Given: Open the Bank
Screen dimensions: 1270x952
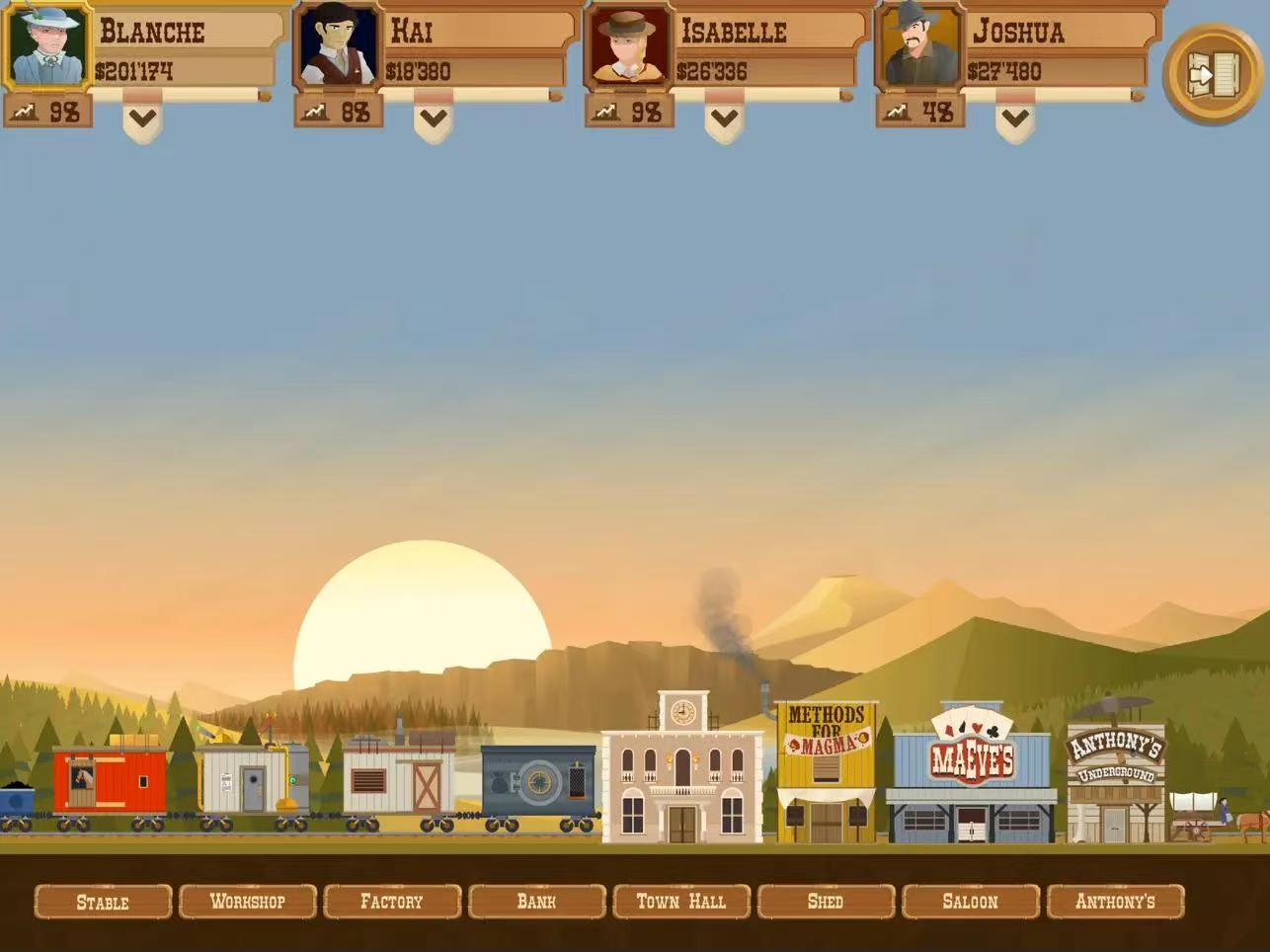Looking at the screenshot, I should click(536, 902).
